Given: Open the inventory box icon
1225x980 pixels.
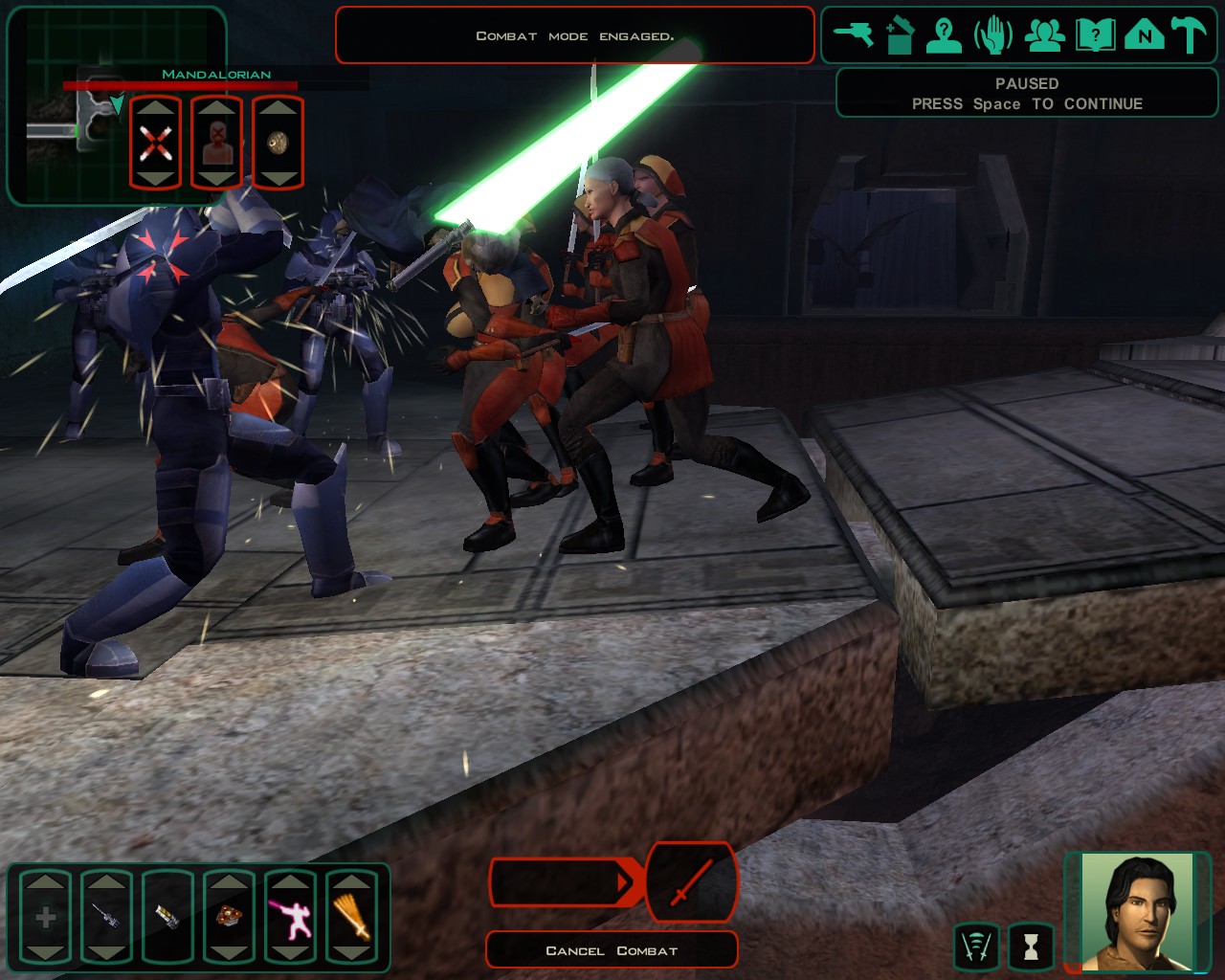Looking at the screenshot, I should [x=899, y=36].
